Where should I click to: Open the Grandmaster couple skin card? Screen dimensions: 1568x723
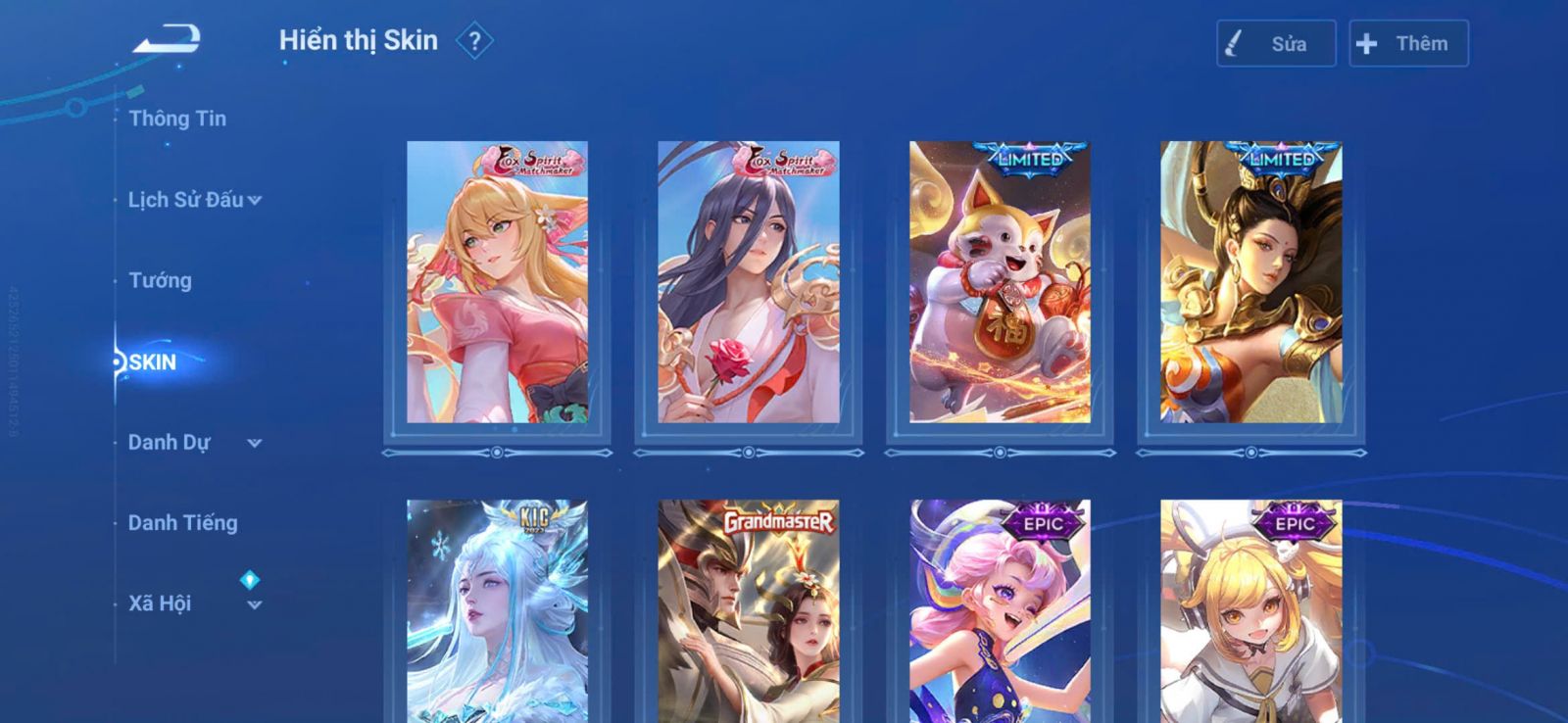click(x=749, y=612)
